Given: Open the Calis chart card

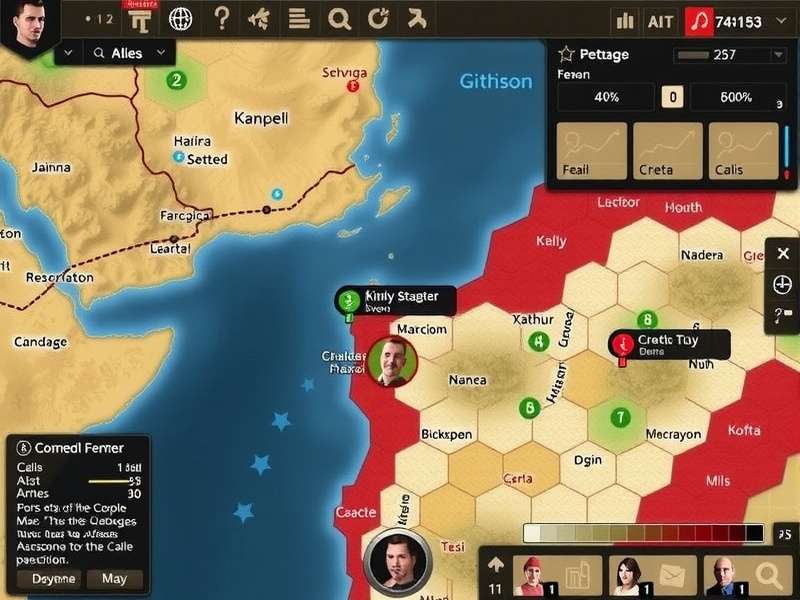Looking at the screenshot, I should coord(743,151).
